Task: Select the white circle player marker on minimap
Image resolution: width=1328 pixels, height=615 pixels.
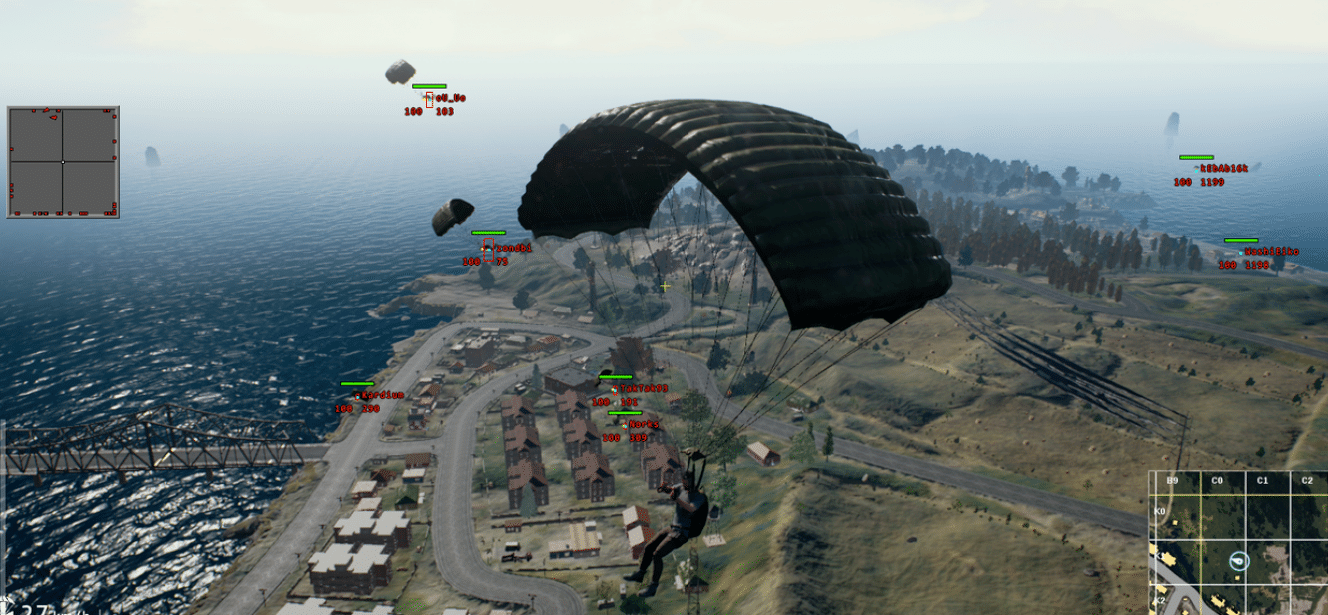Action: (1240, 561)
